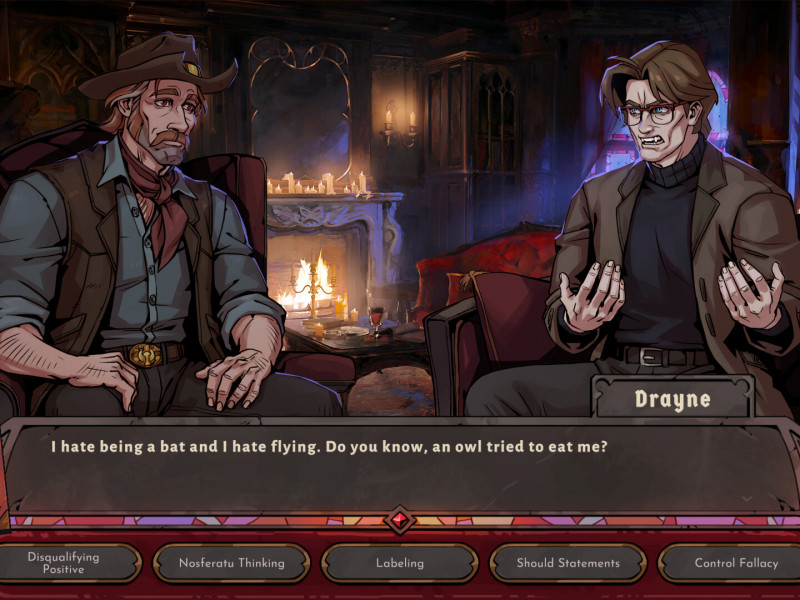Advance Drayne's dialogue text box
This screenshot has height=600, width=800.
click(400, 468)
